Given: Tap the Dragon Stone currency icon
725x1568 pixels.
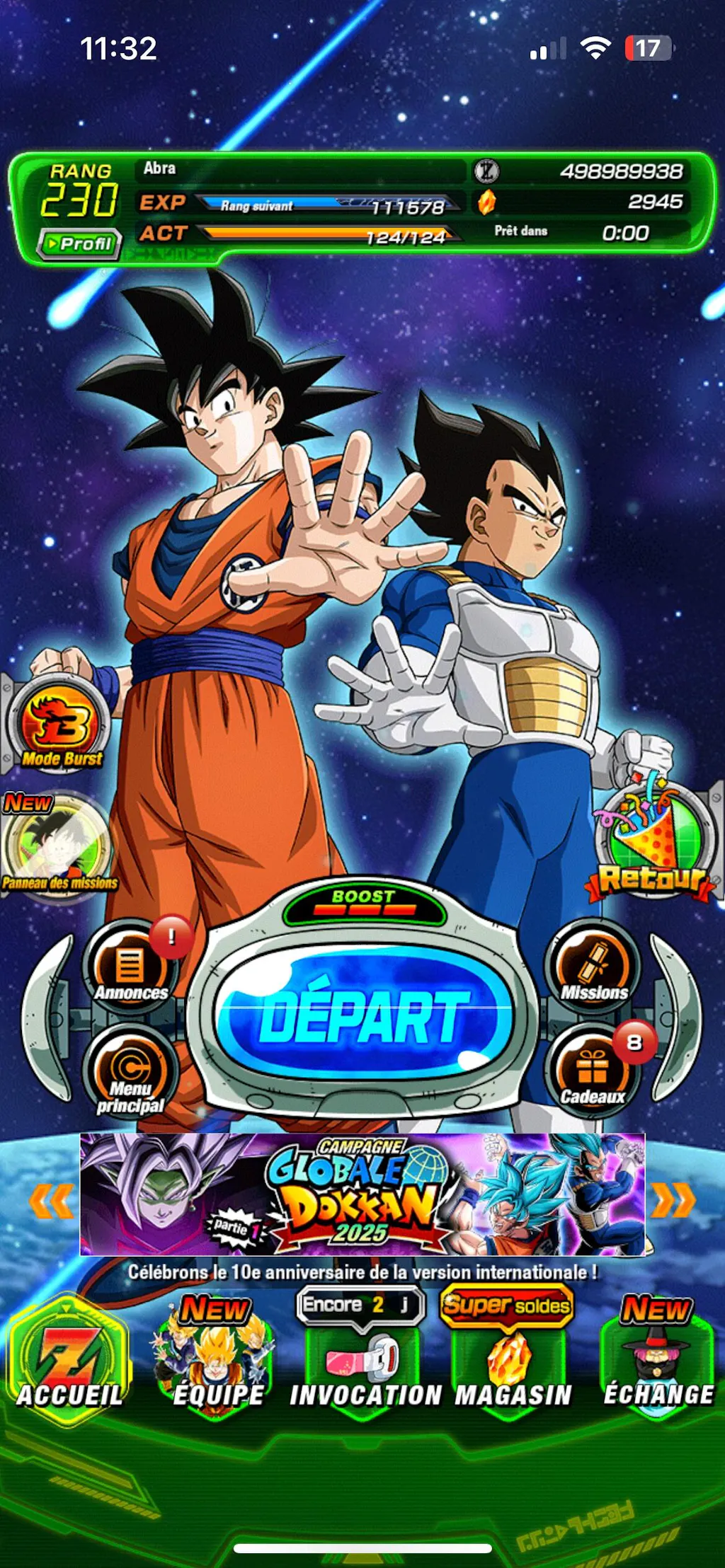Looking at the screenshot, I should 487,202.
